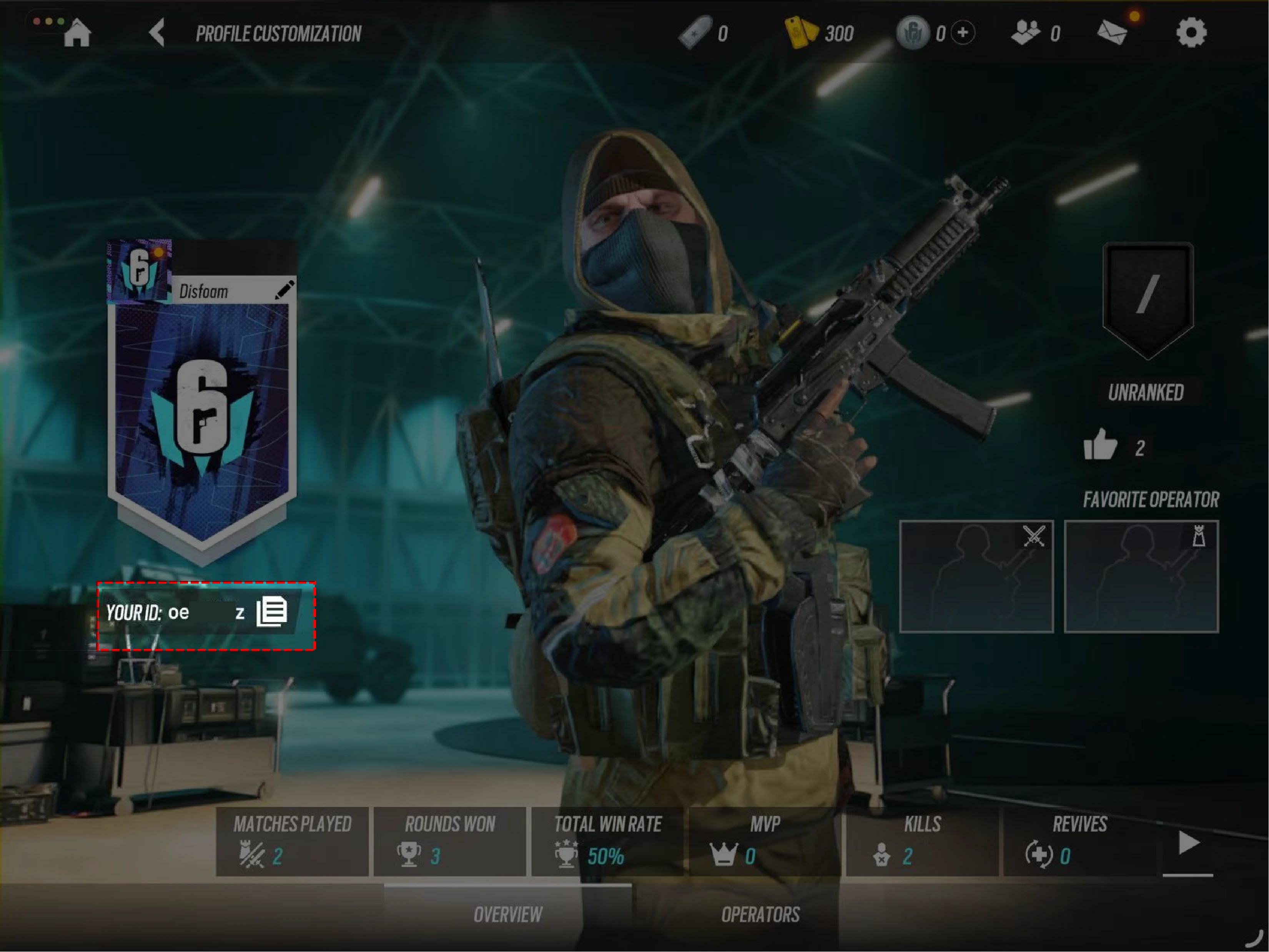Screen dimensions: 1269x952
Task: Select the favorite defender operator slot
Action: (x=1141, y=576)
